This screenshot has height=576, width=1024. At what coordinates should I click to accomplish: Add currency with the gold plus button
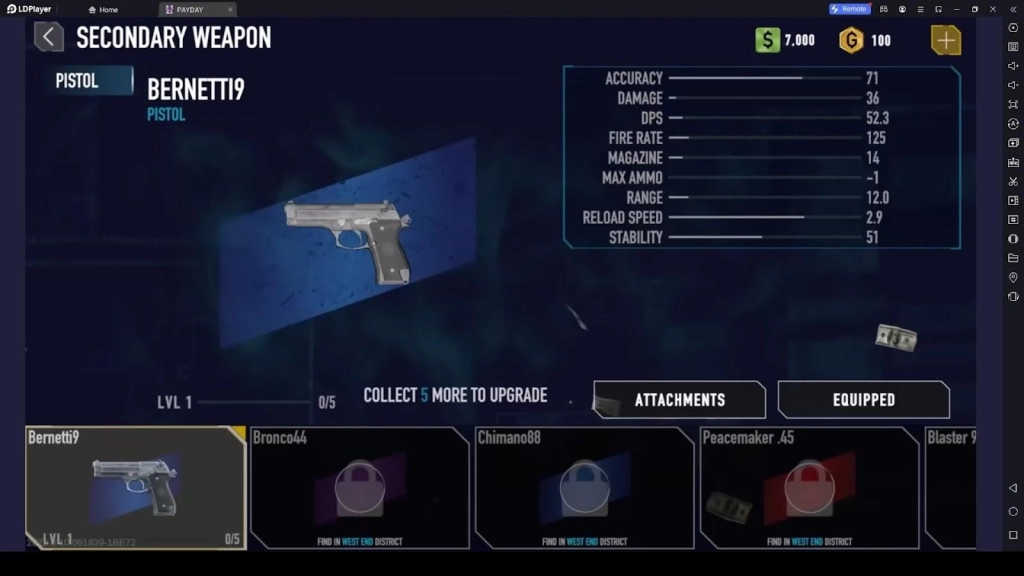pyautogui.click(x=945, y=40)
